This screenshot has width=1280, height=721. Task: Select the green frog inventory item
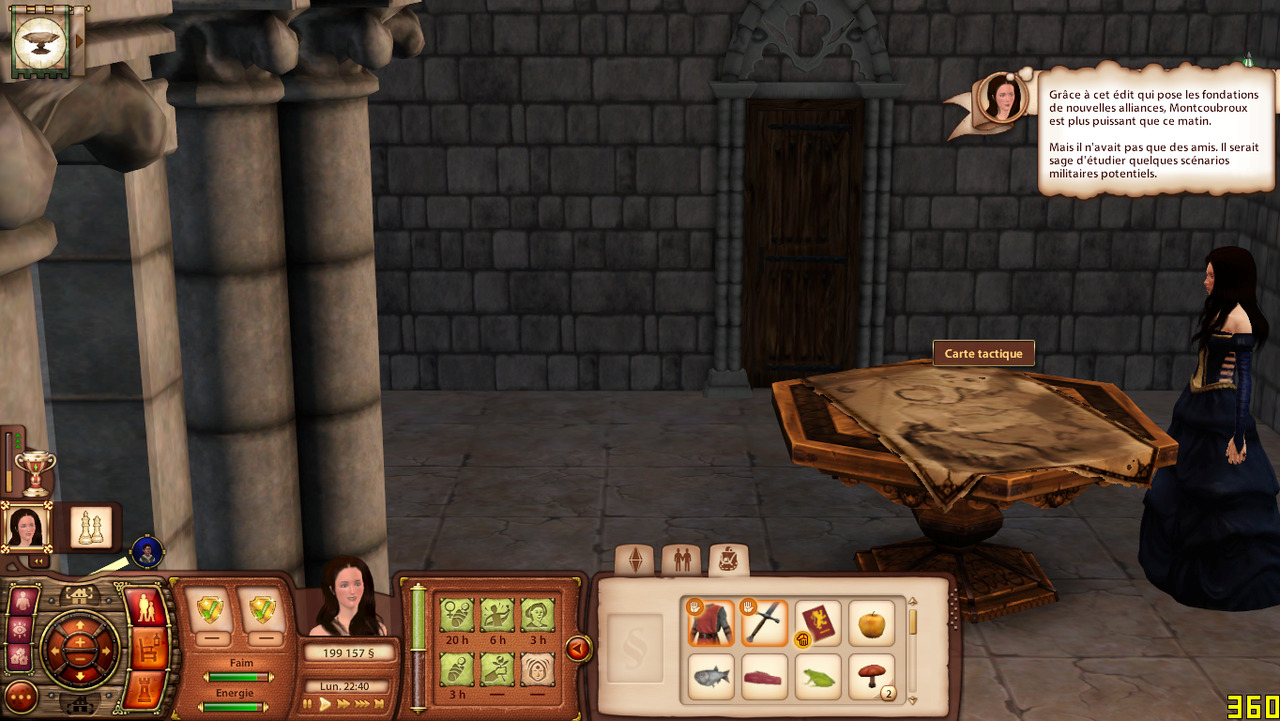pos(819,677)
